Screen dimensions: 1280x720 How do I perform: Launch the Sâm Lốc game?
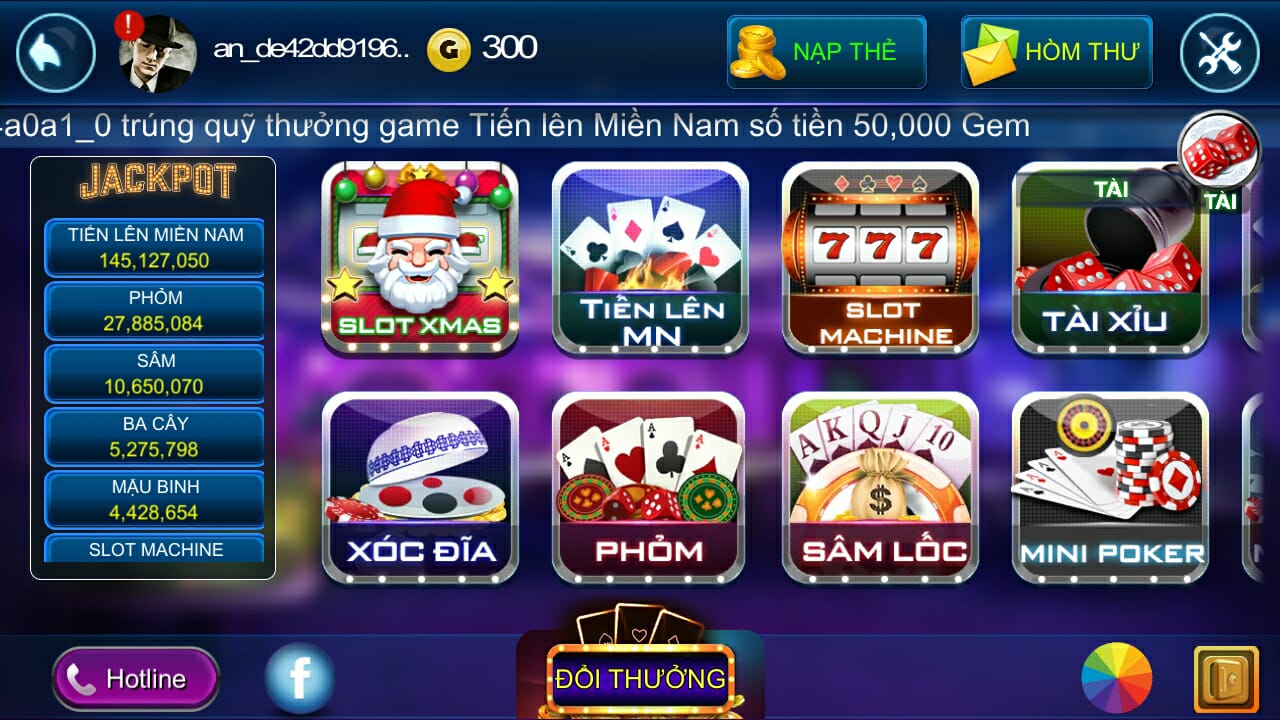[x=879, y=485]
